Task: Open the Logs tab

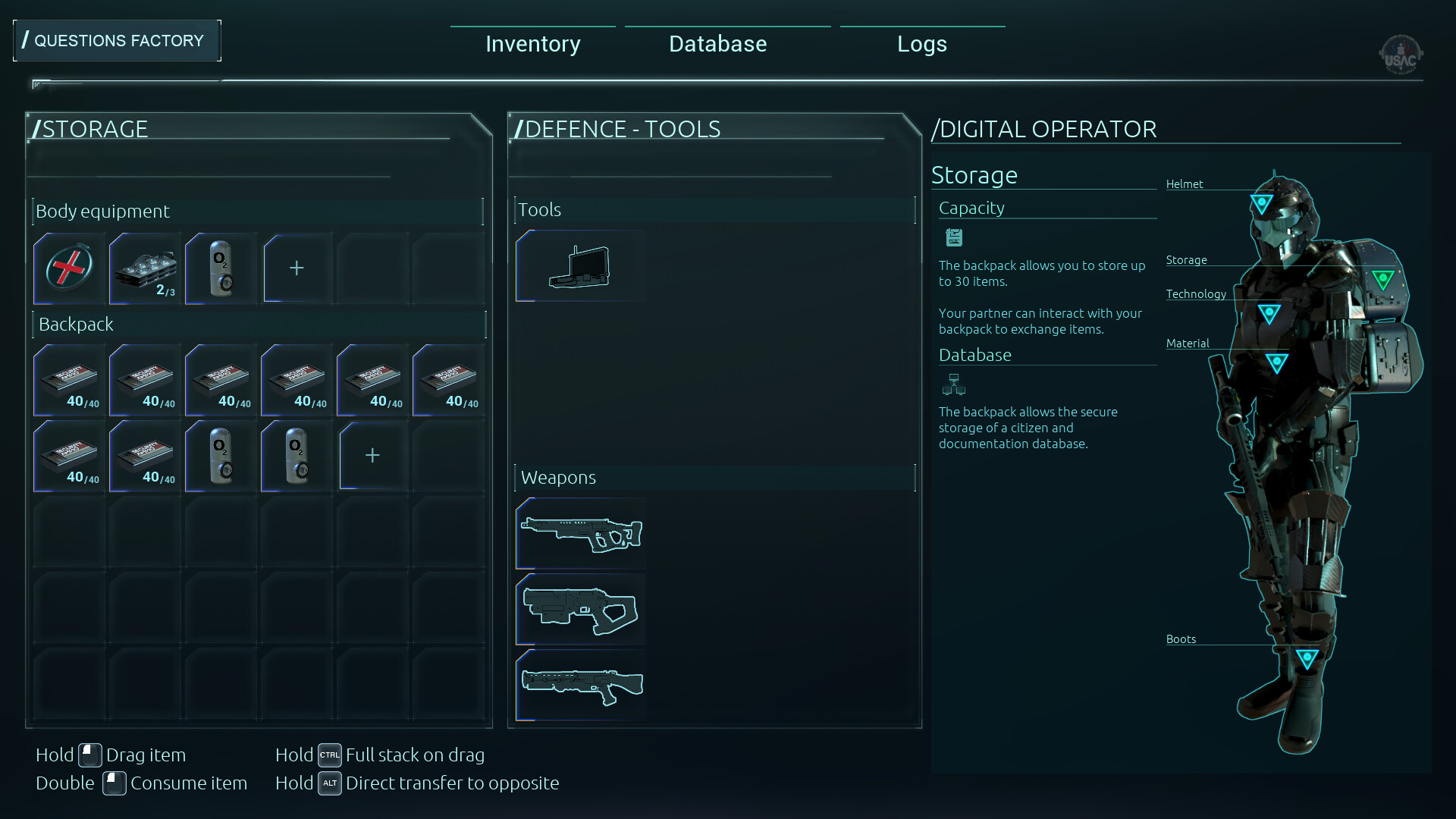Action: pyautogui.click(x=922, y=43)
